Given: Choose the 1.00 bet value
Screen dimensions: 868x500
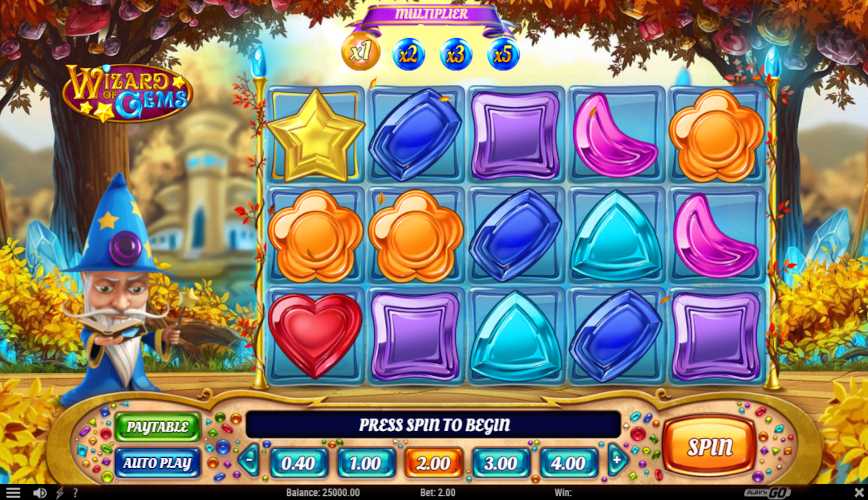Looking at the screenshot, I should click(366, 463).
